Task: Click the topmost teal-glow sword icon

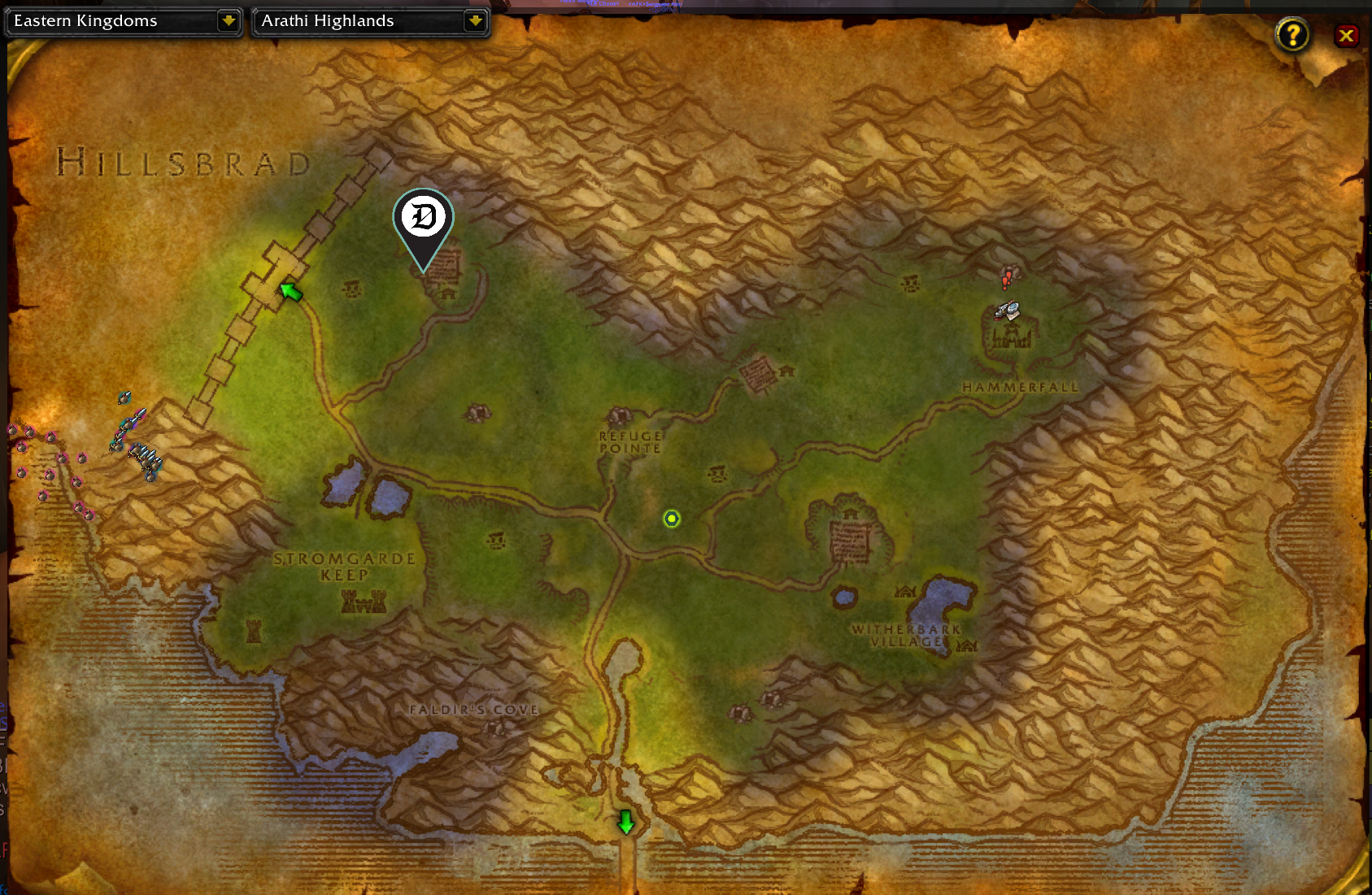Action: [x=124, y=398]
